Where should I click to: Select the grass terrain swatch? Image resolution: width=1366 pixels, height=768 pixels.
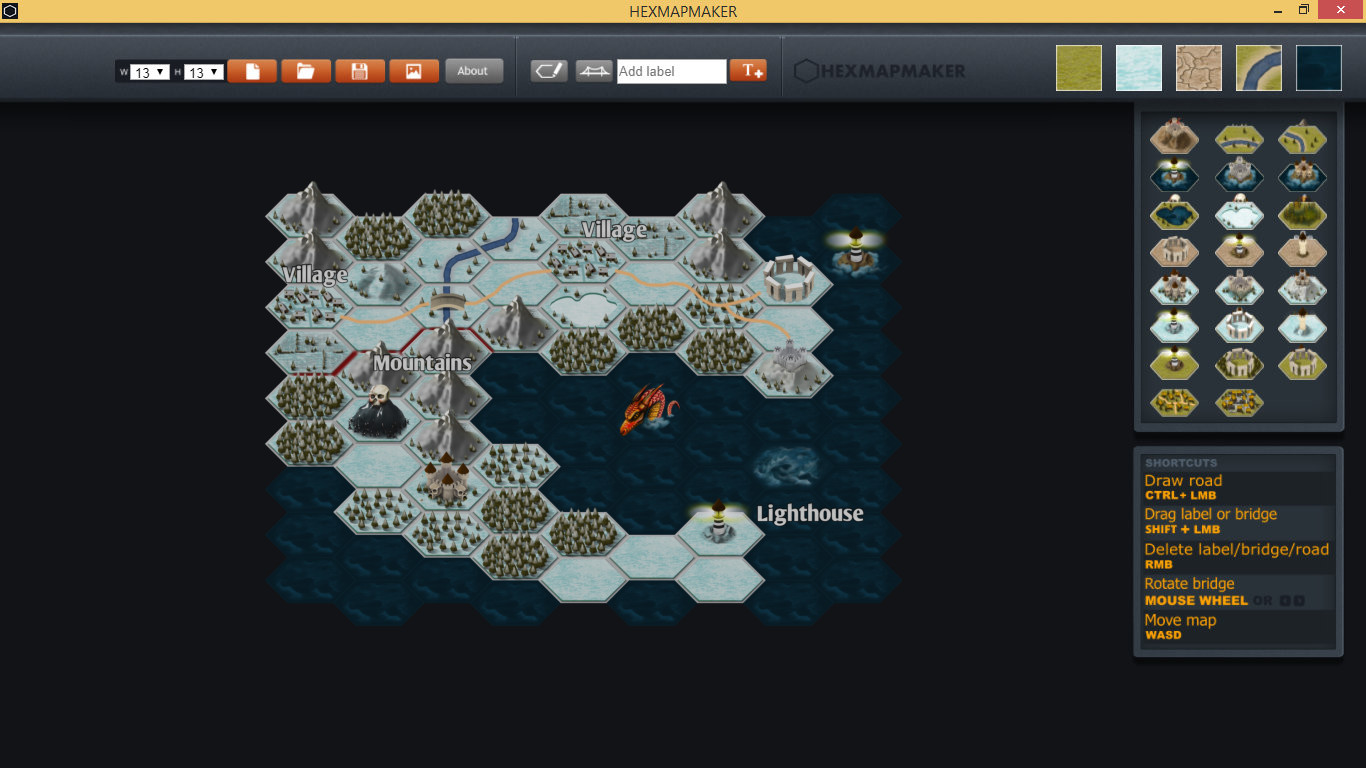click(x=1078, y=68)
